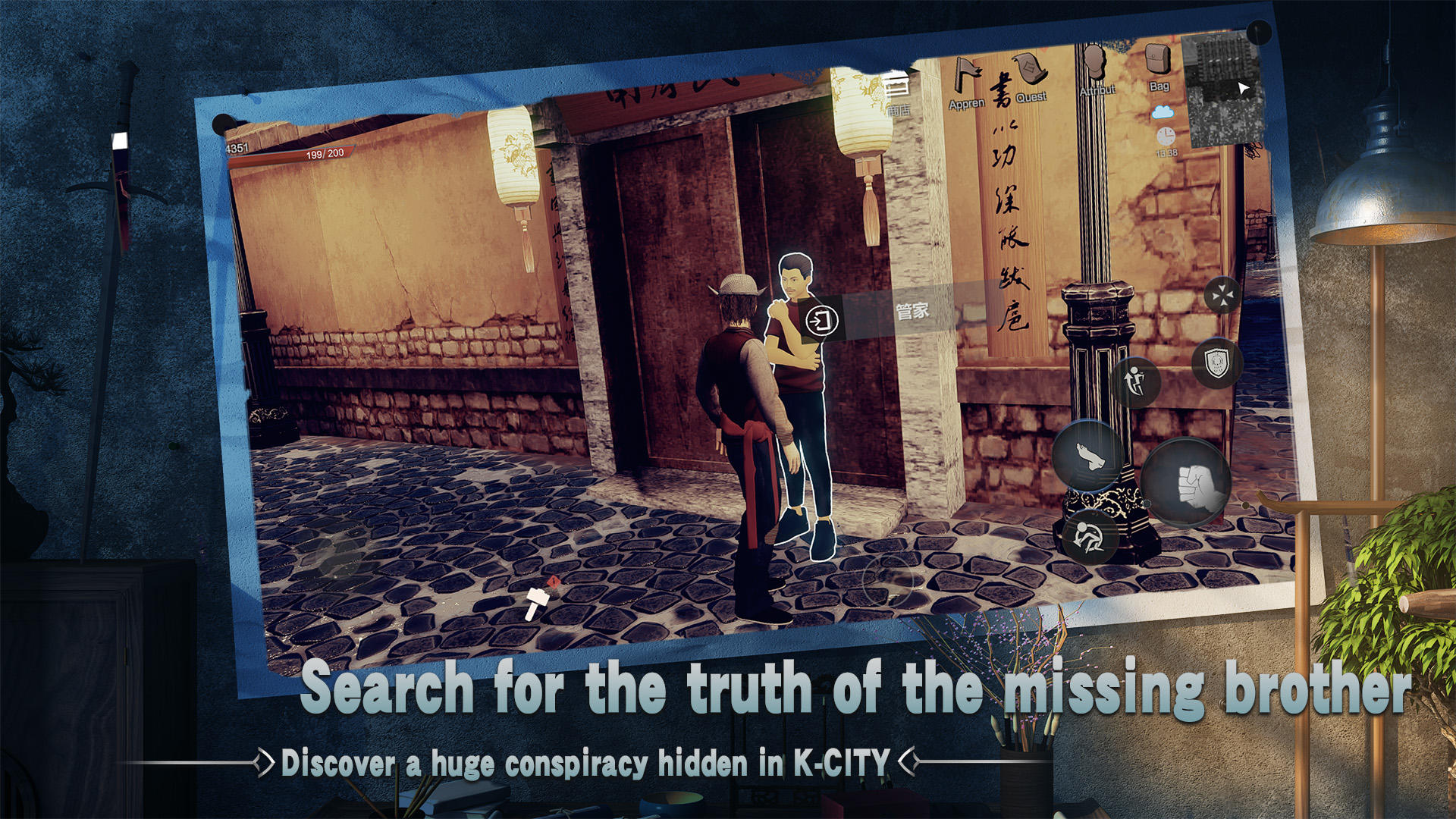Toggle the clock showing 13:38
The height and width of the screenshot is (819, 1456).
point(1166,137)
